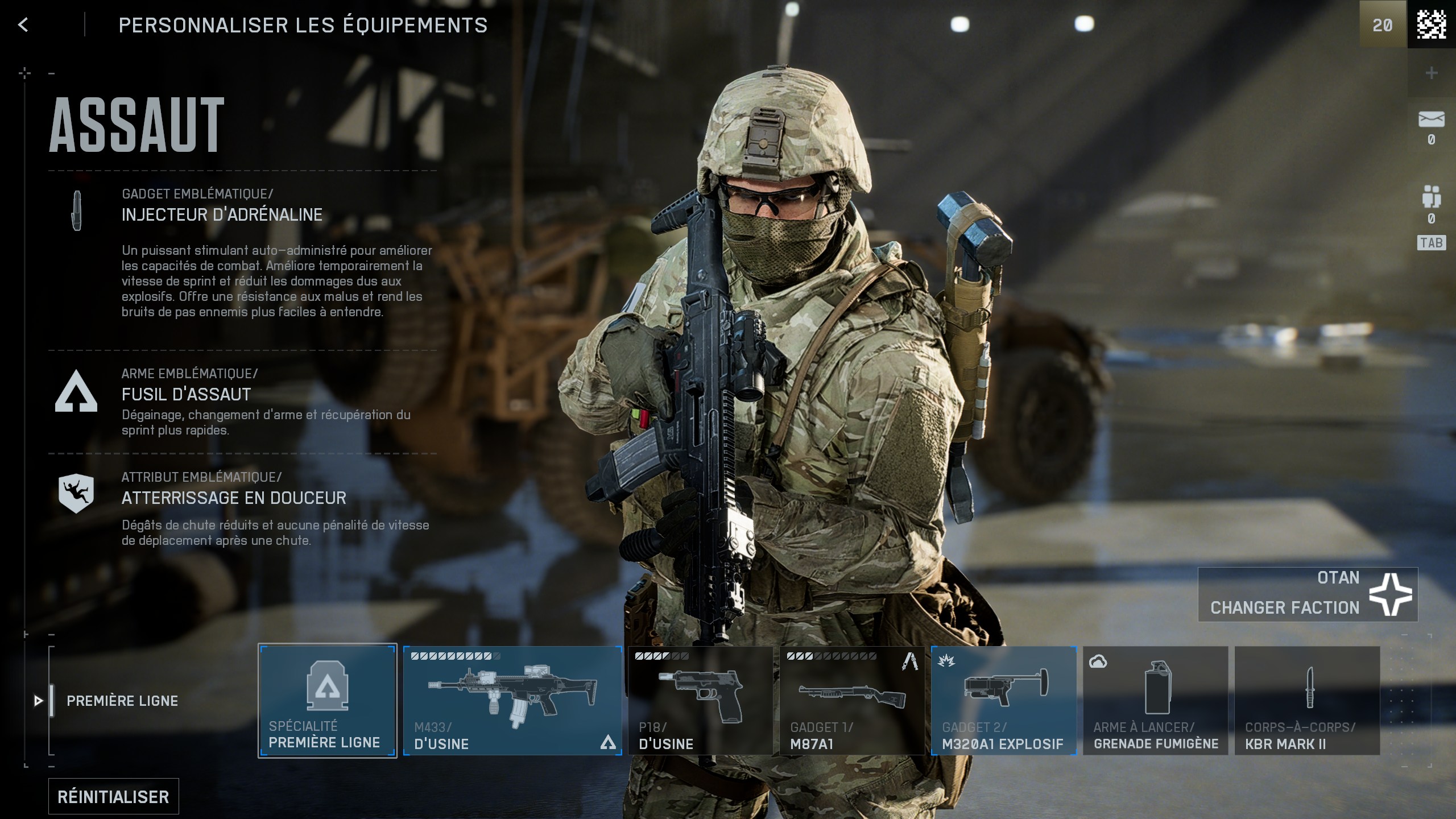Open the Spécialité Première Ligne slot

[328, 701]
